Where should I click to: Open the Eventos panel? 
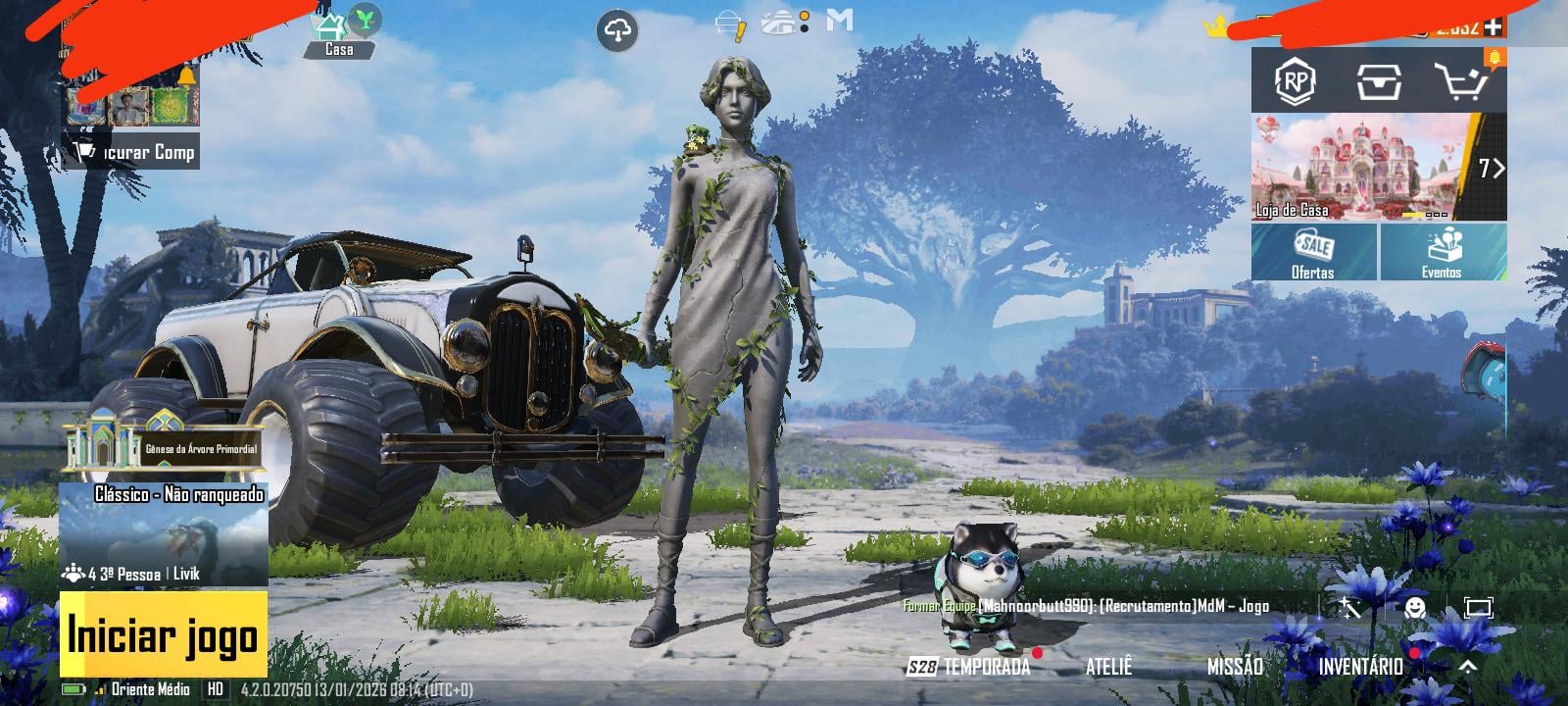pos(1443,252)
